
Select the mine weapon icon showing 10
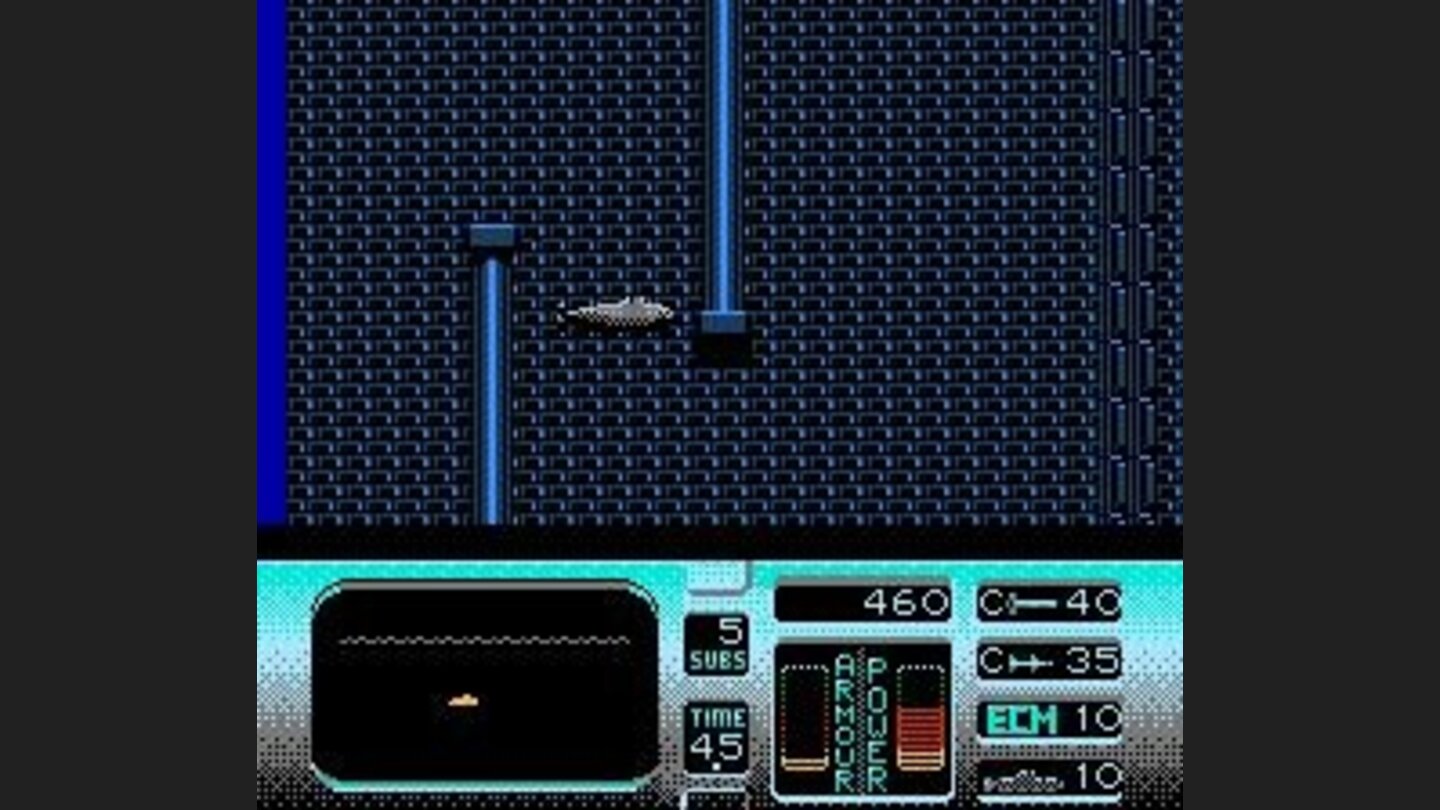(x=1048, y=778)
